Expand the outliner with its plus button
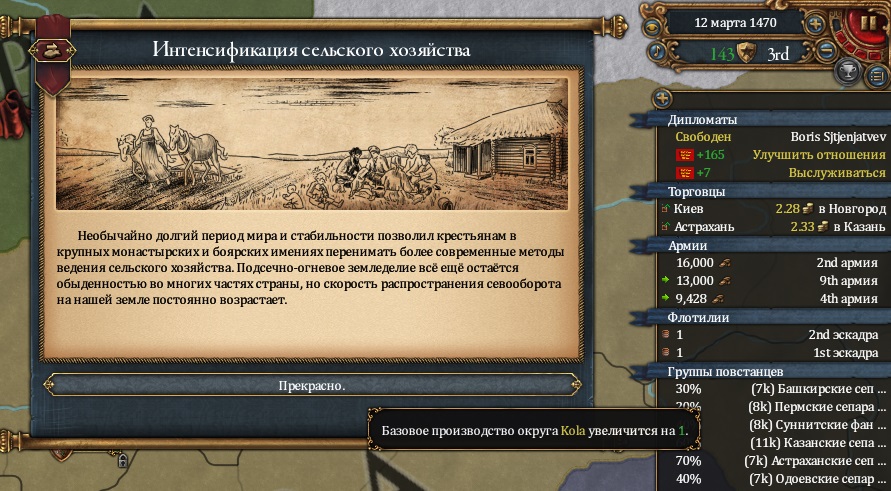This screenshot has width=891, height=491. [660, 98]
